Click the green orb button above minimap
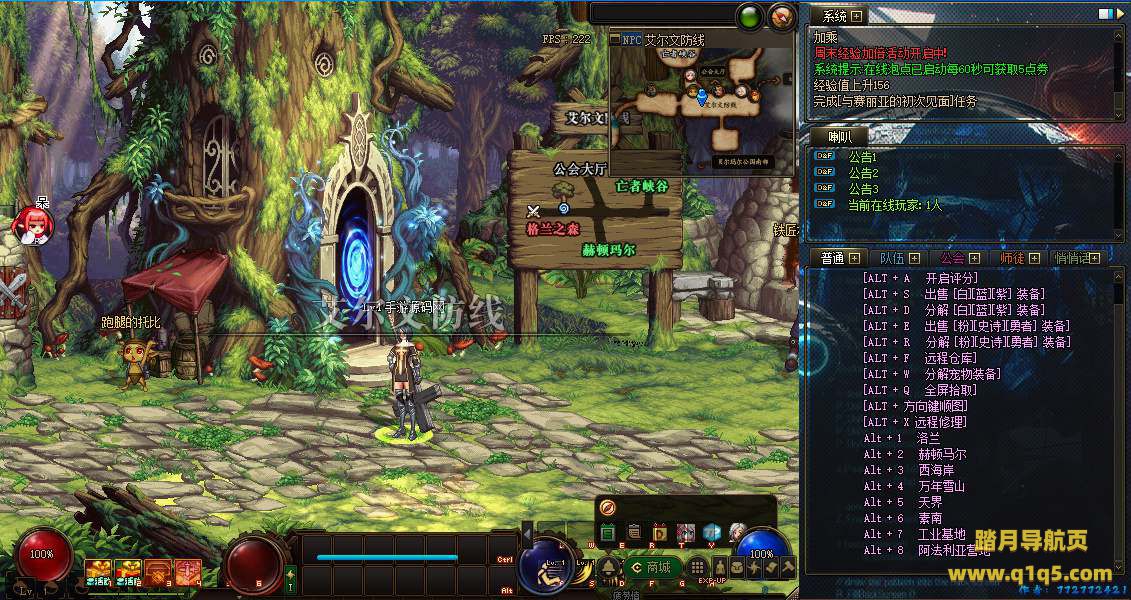The height and width of the screenshot is (600, 1131). pyautogui.click(x=749, y=16)
